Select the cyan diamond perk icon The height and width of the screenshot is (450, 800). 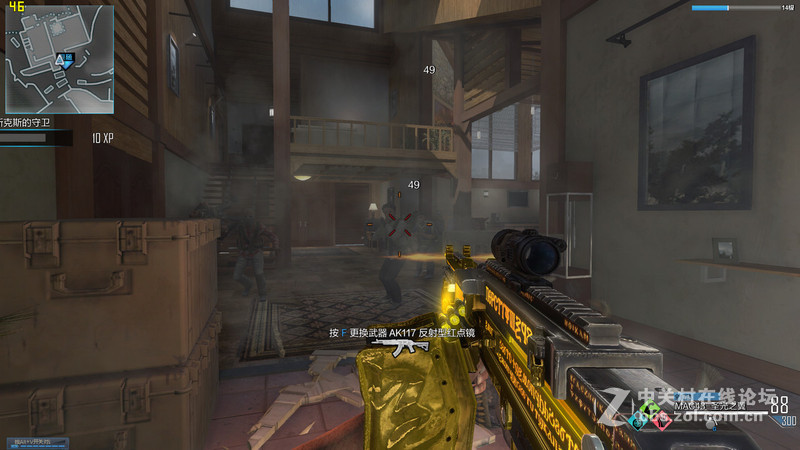[x=640, y=421]
